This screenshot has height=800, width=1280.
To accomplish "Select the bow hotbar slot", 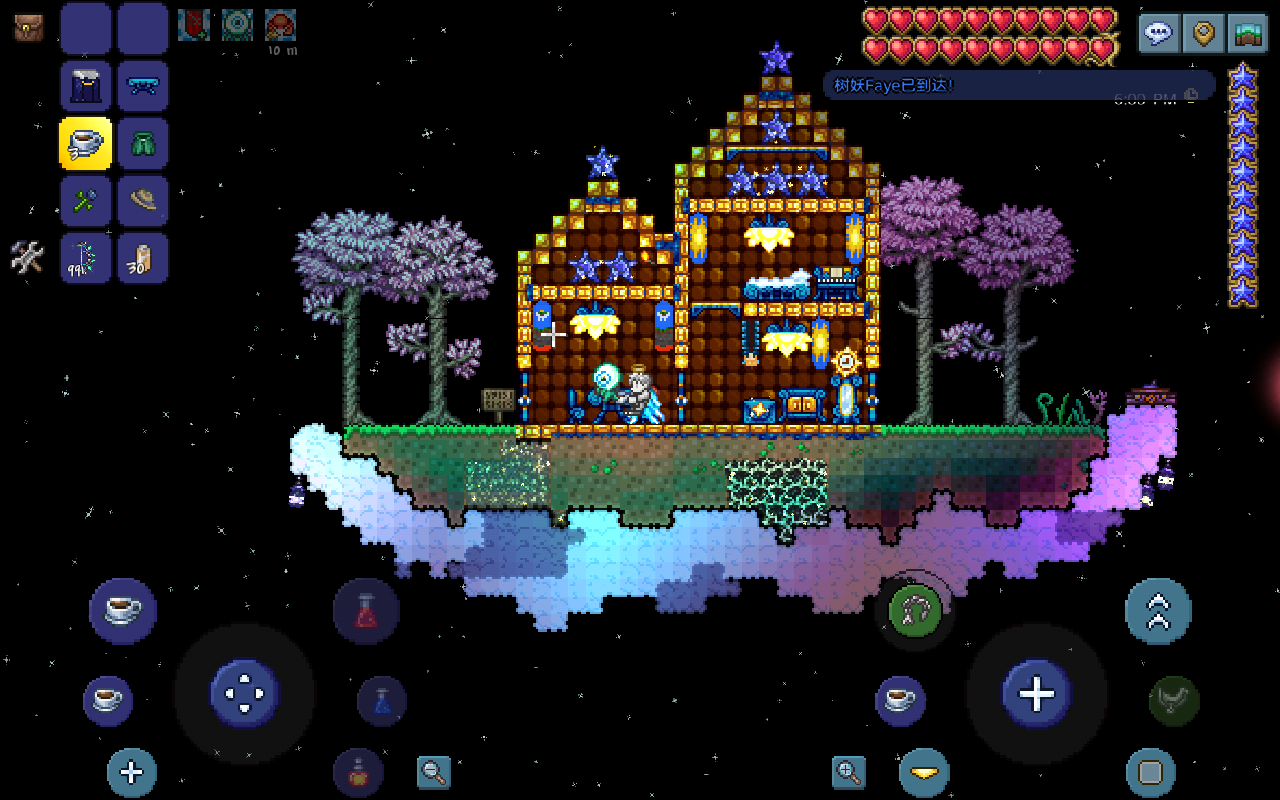I will [86, 259].
